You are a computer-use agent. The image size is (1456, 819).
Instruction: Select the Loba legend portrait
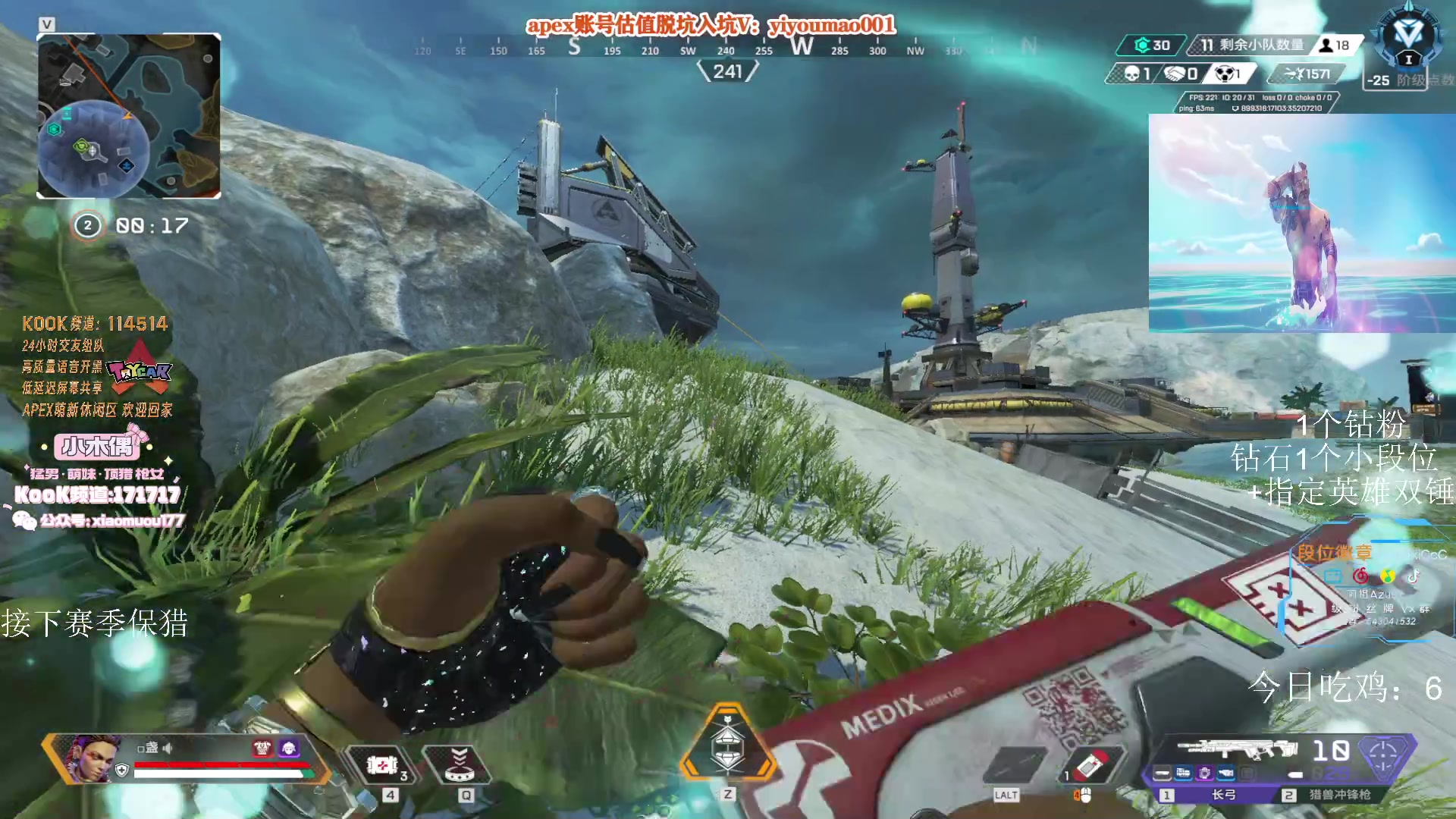tap(94, 758)
